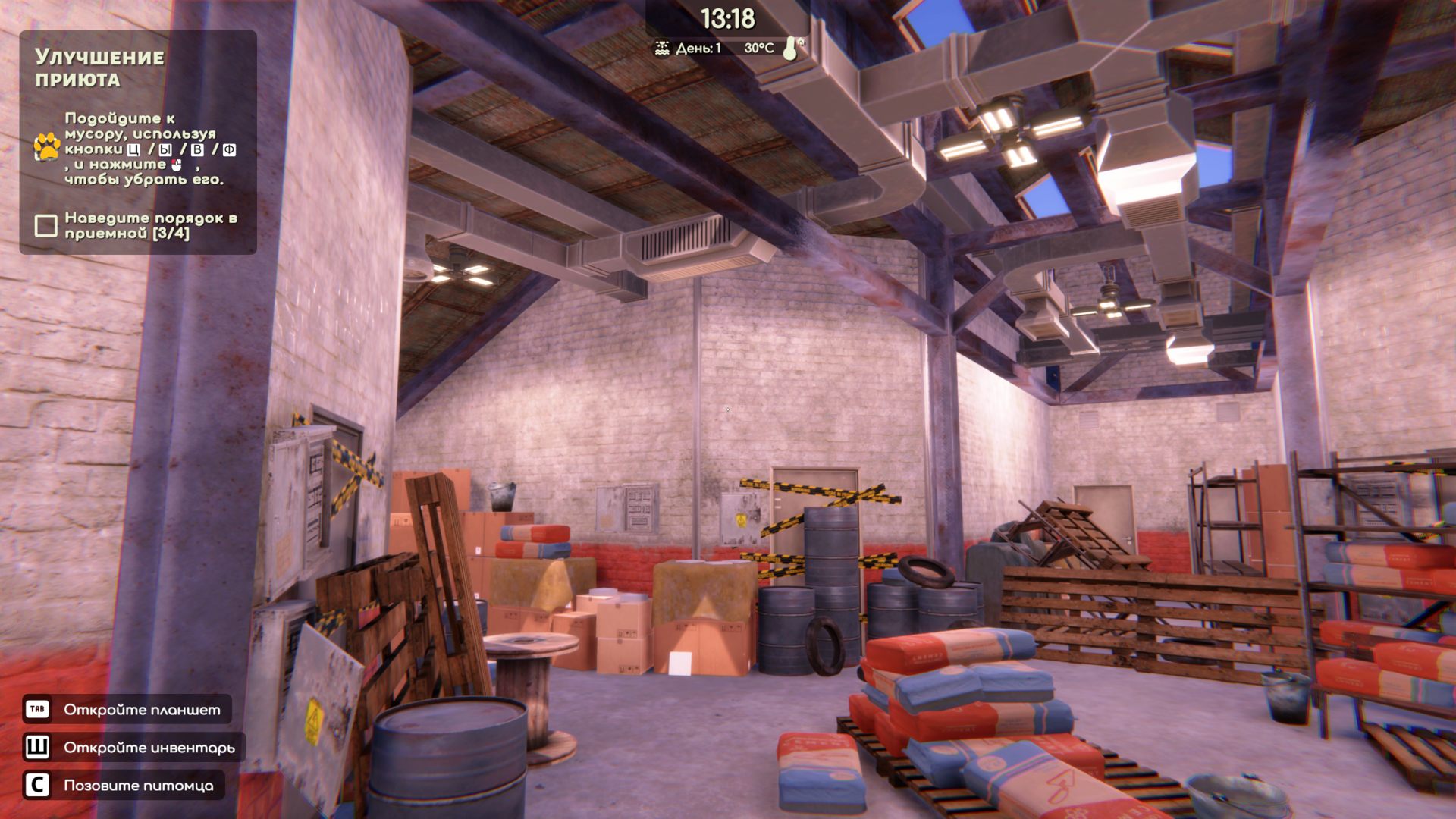This screenshot has height=819, width=1456.
Task: Click the "Наведите порядок в приемной" objective checkbox
Action: [x=46, y=225]
